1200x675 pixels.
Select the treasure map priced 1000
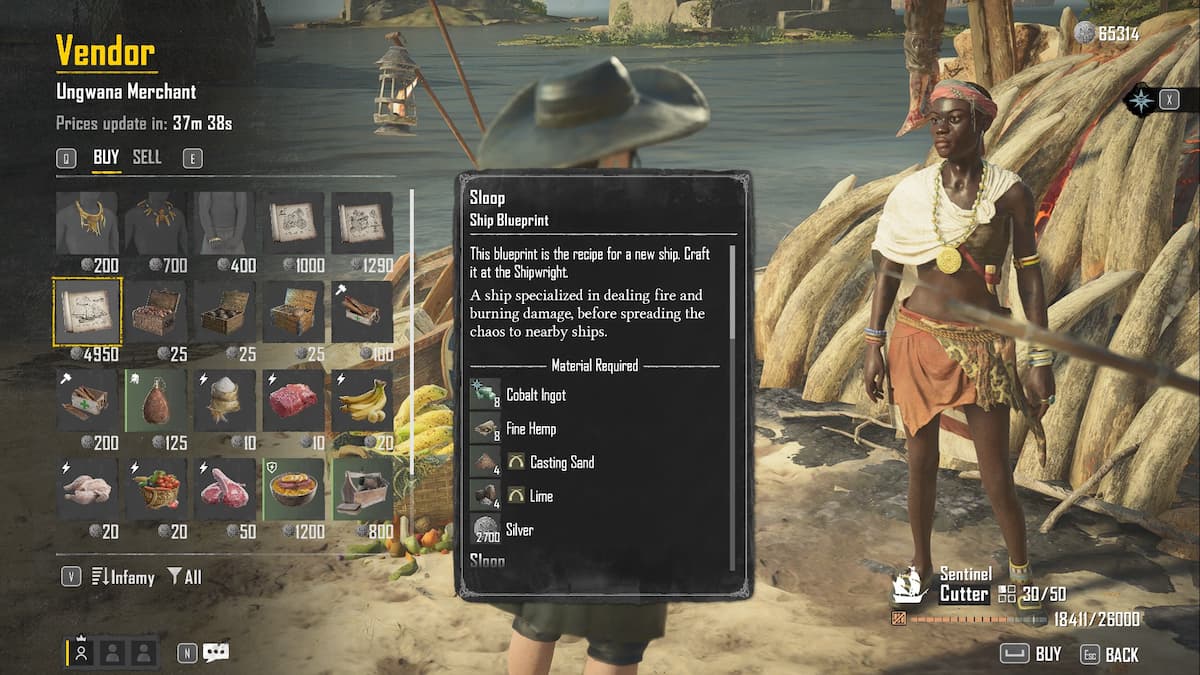click(x=294, y=223)
